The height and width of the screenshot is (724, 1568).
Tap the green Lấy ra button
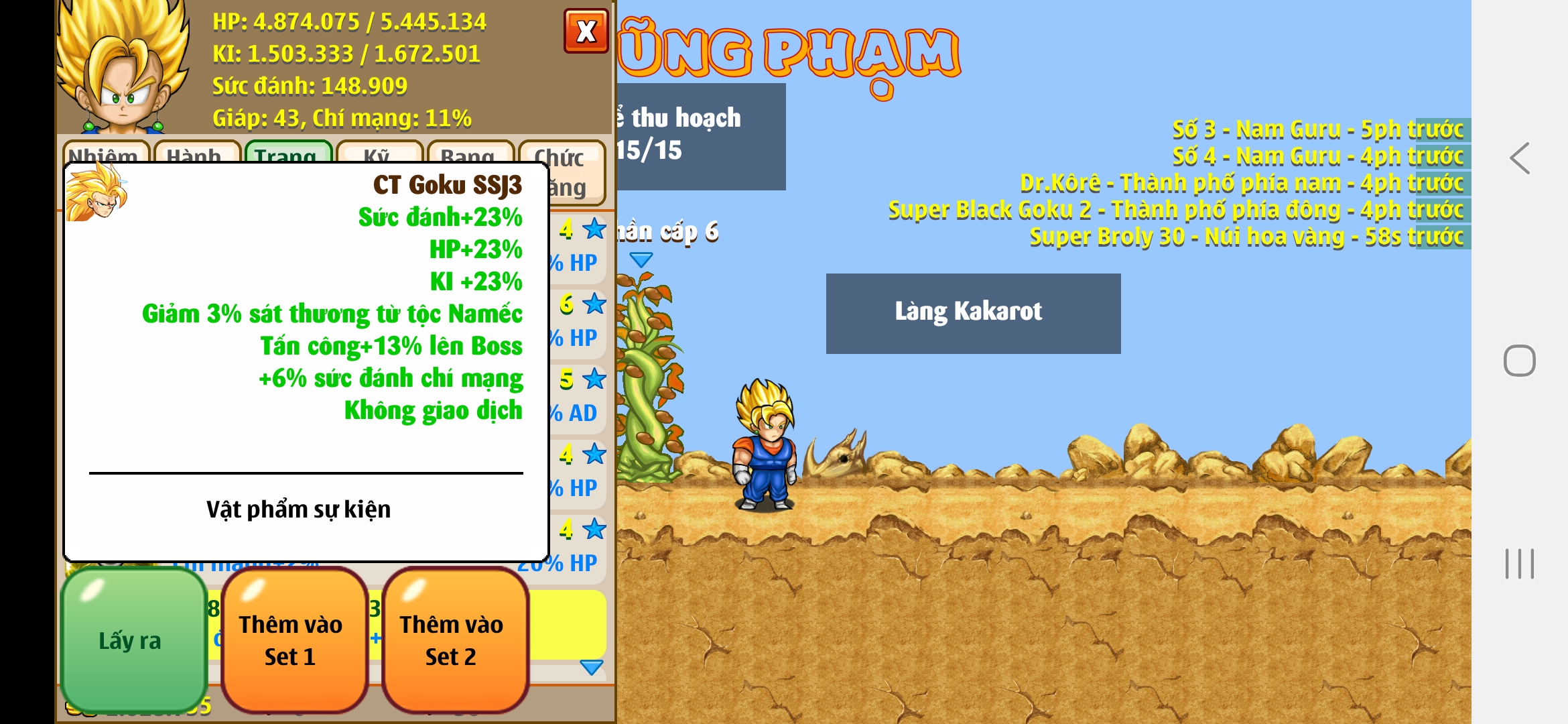tap(133, 640)
